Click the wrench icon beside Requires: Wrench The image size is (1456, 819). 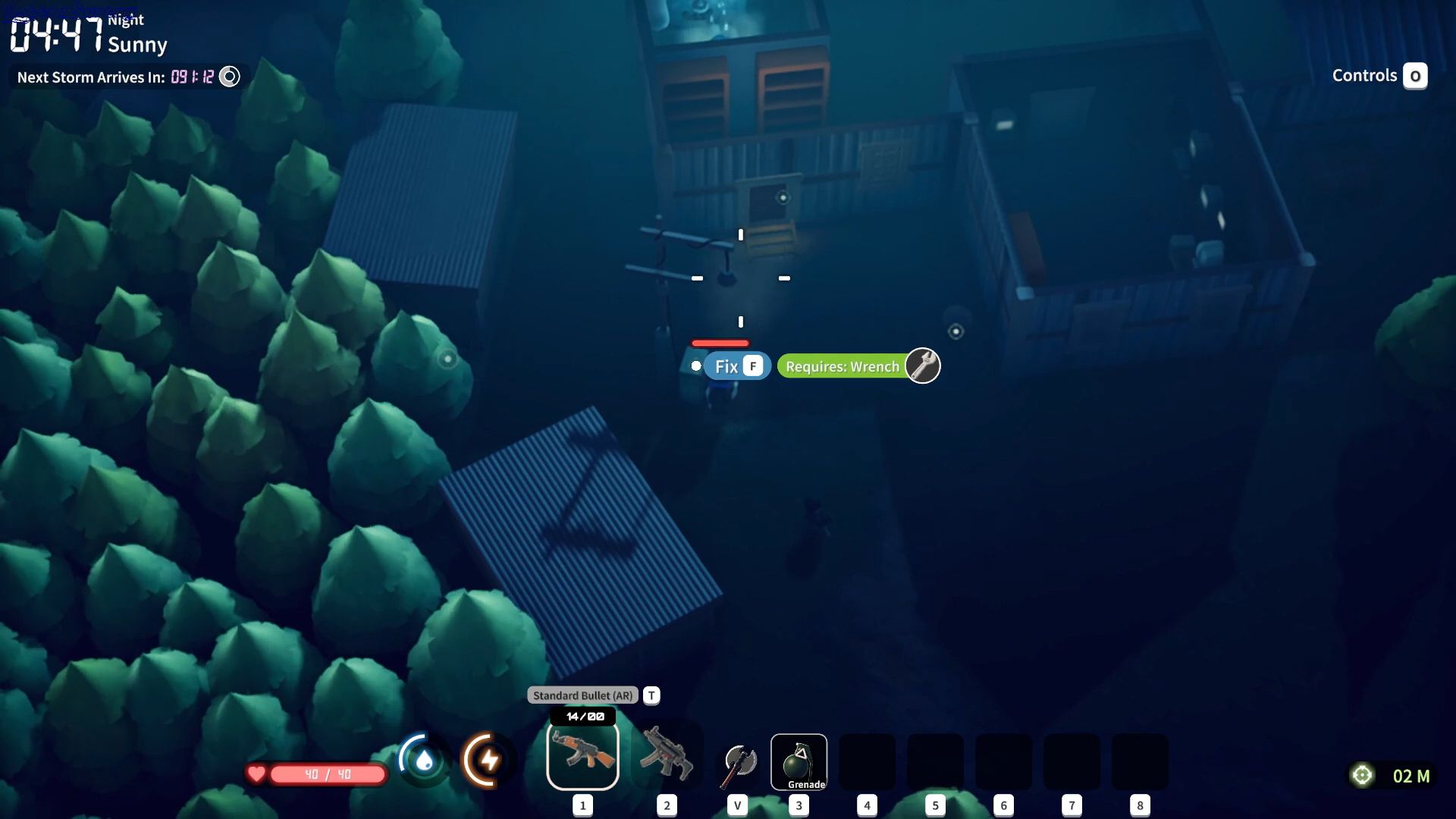922,366
